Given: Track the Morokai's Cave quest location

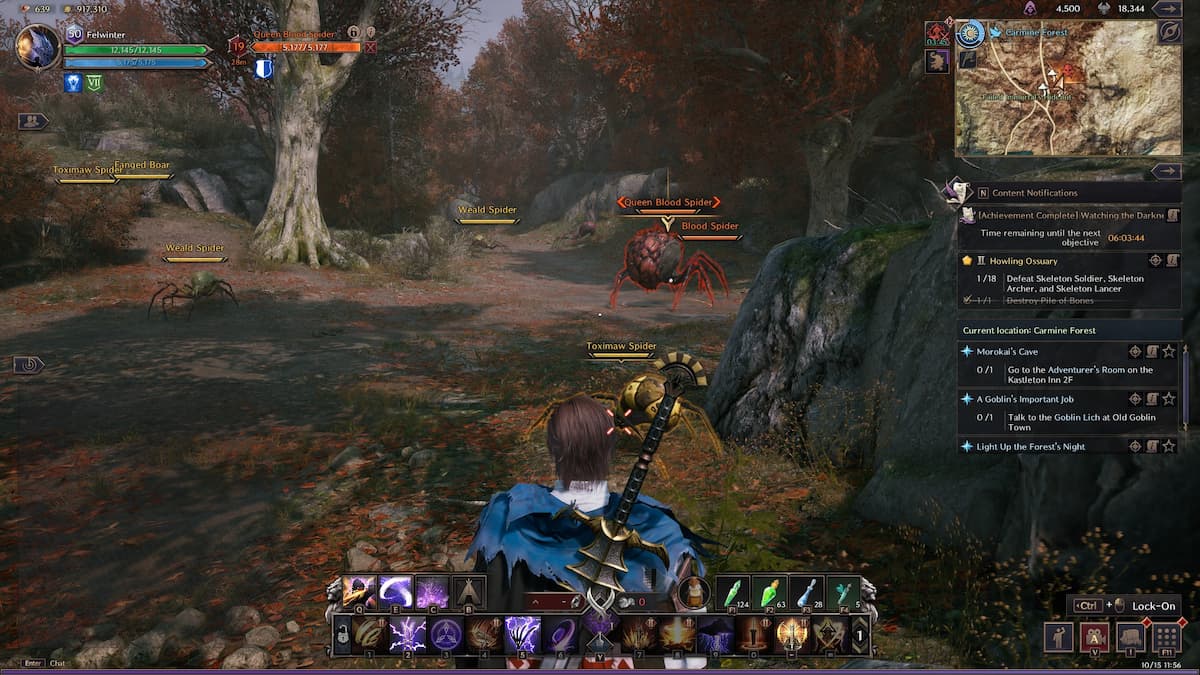Looking at the screenshot, I should (x=1135, y=351).
